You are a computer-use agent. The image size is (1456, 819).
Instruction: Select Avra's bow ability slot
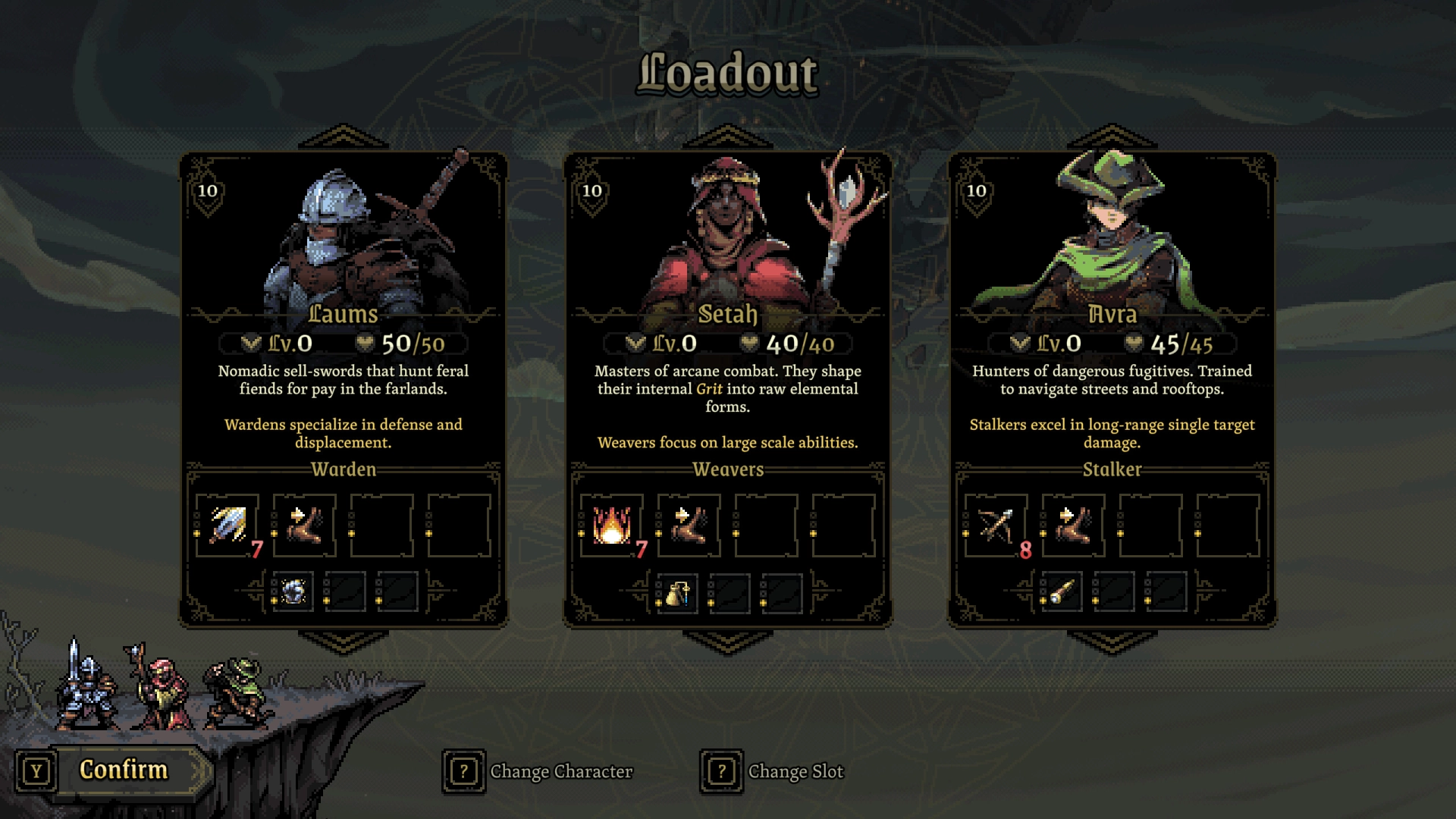point(996,525)
